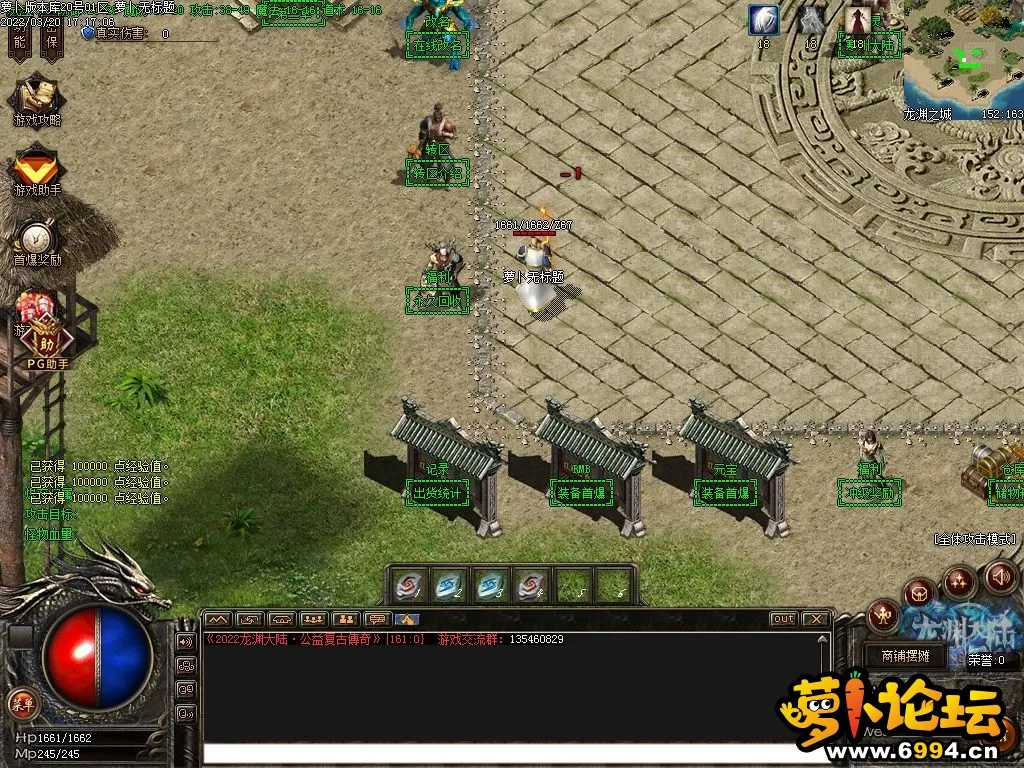Select the speech bubble chat channel tab
1024x768 pixels.
click(377, 619)
